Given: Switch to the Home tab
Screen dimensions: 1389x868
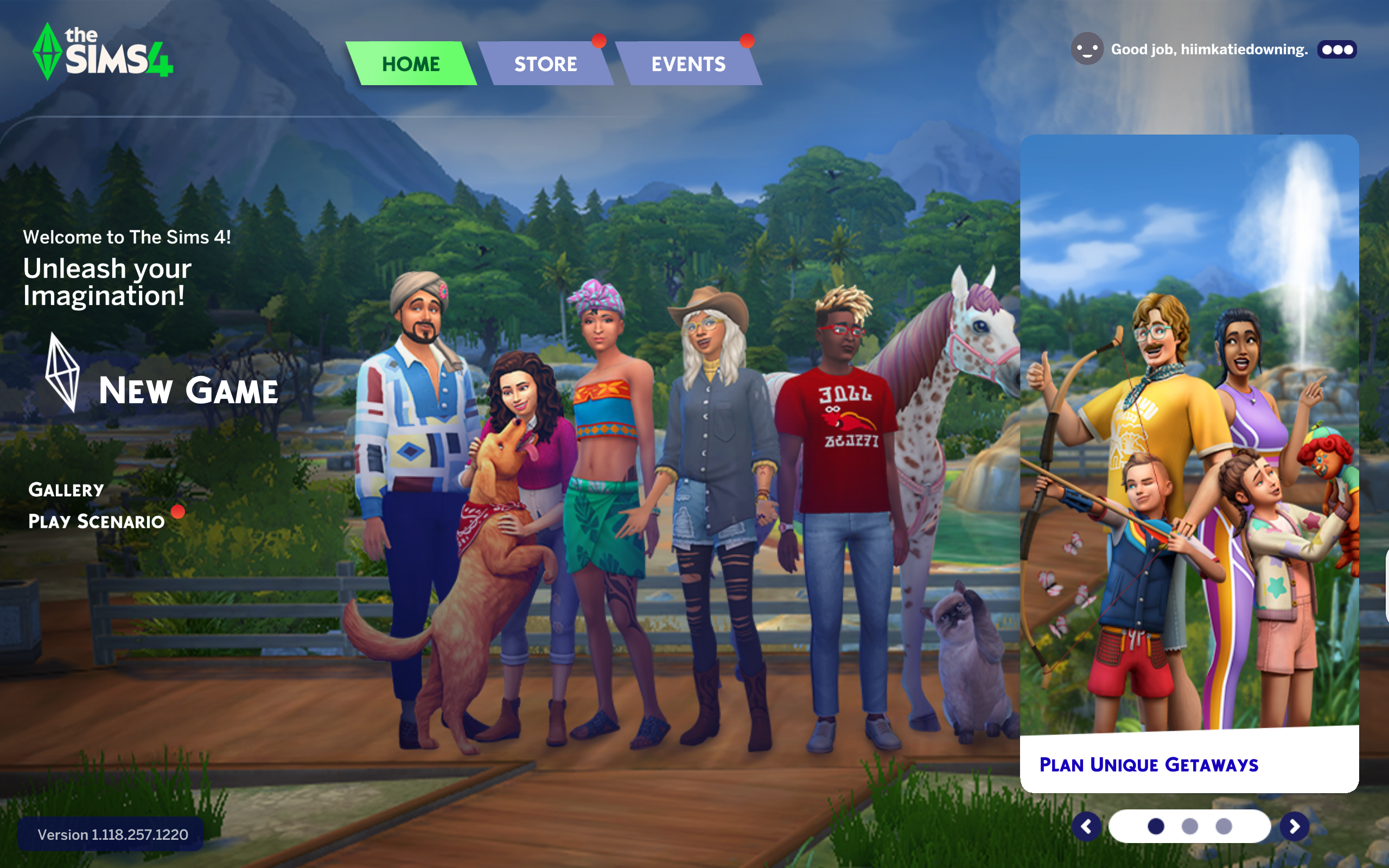Looking at the screenshot, I should tap(411, 63).
